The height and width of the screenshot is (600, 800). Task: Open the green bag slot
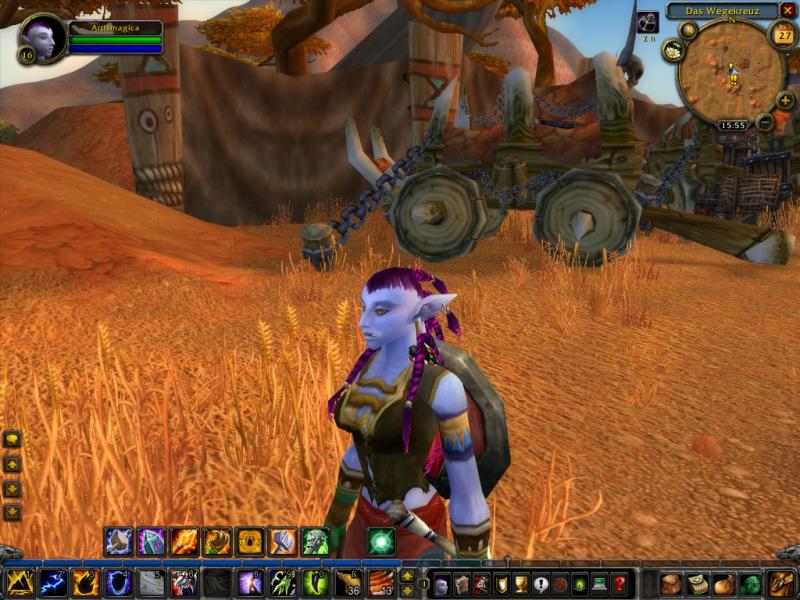[x=752, y=584]
